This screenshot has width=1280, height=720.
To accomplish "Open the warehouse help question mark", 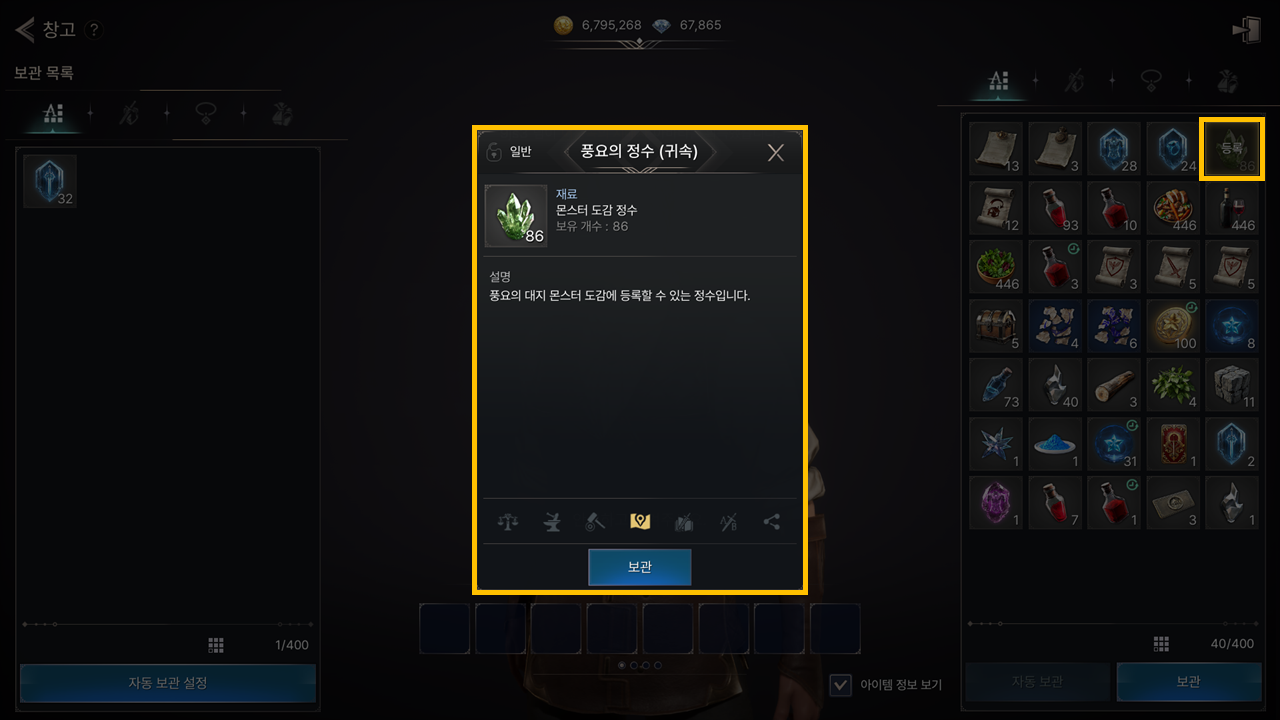I will 93,30.
